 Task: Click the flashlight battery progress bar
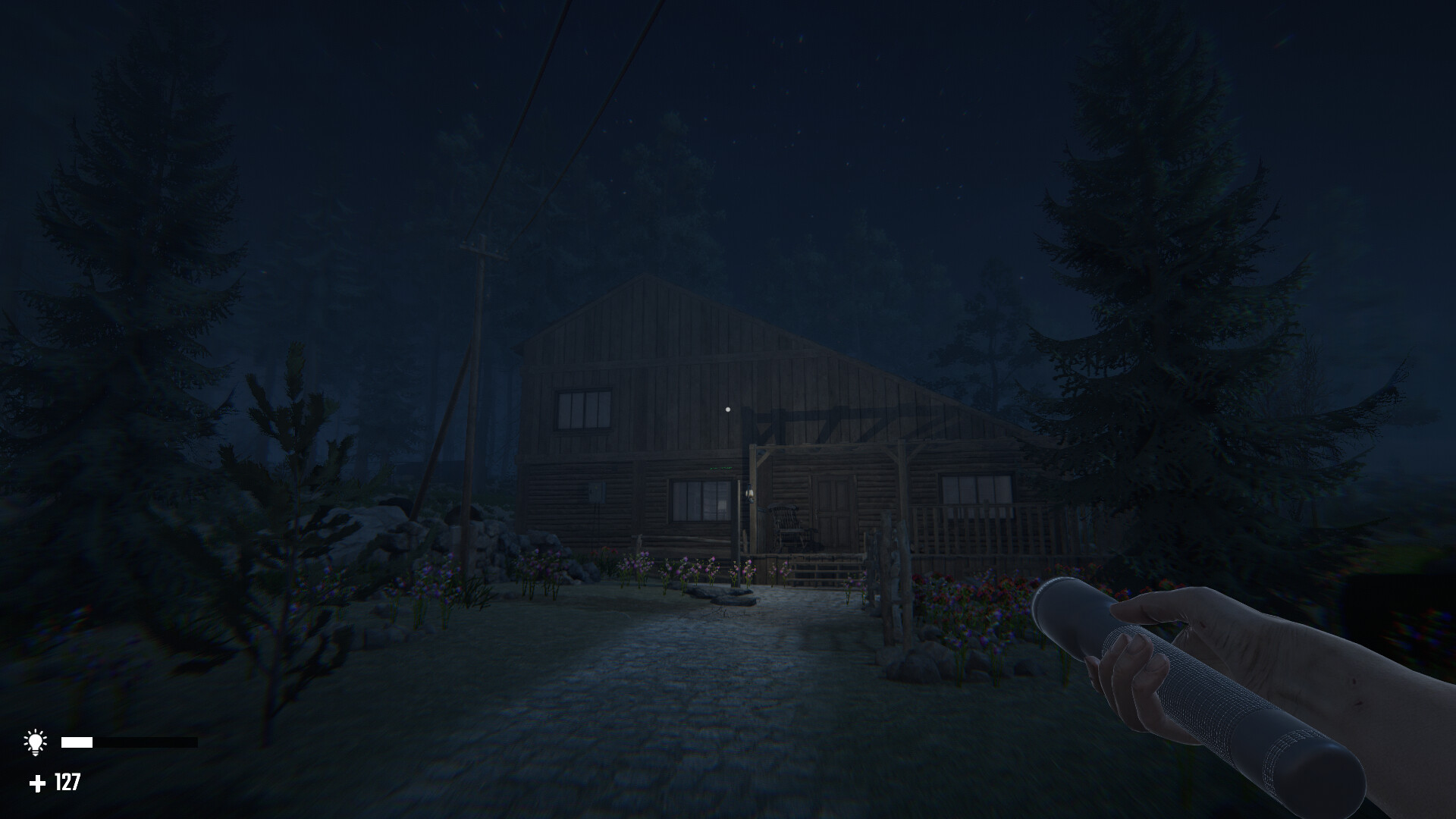tap(129, 741)
